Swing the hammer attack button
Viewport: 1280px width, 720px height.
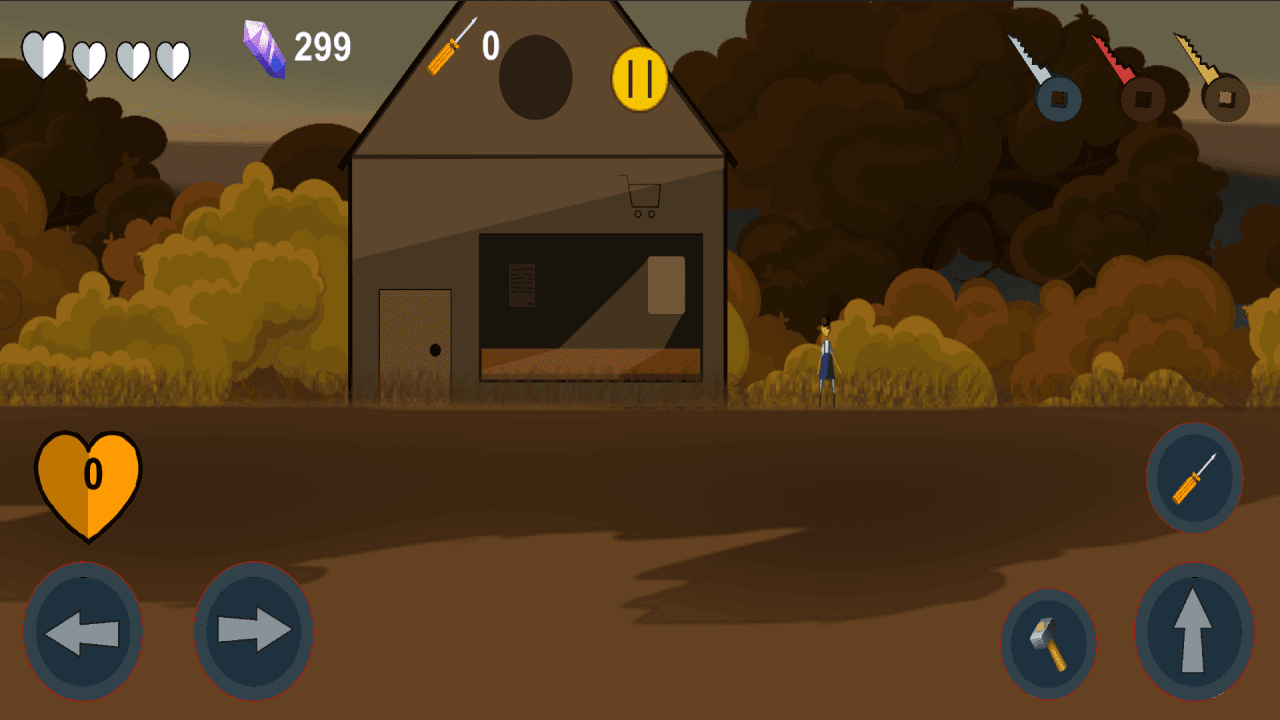click(1048, 644)
